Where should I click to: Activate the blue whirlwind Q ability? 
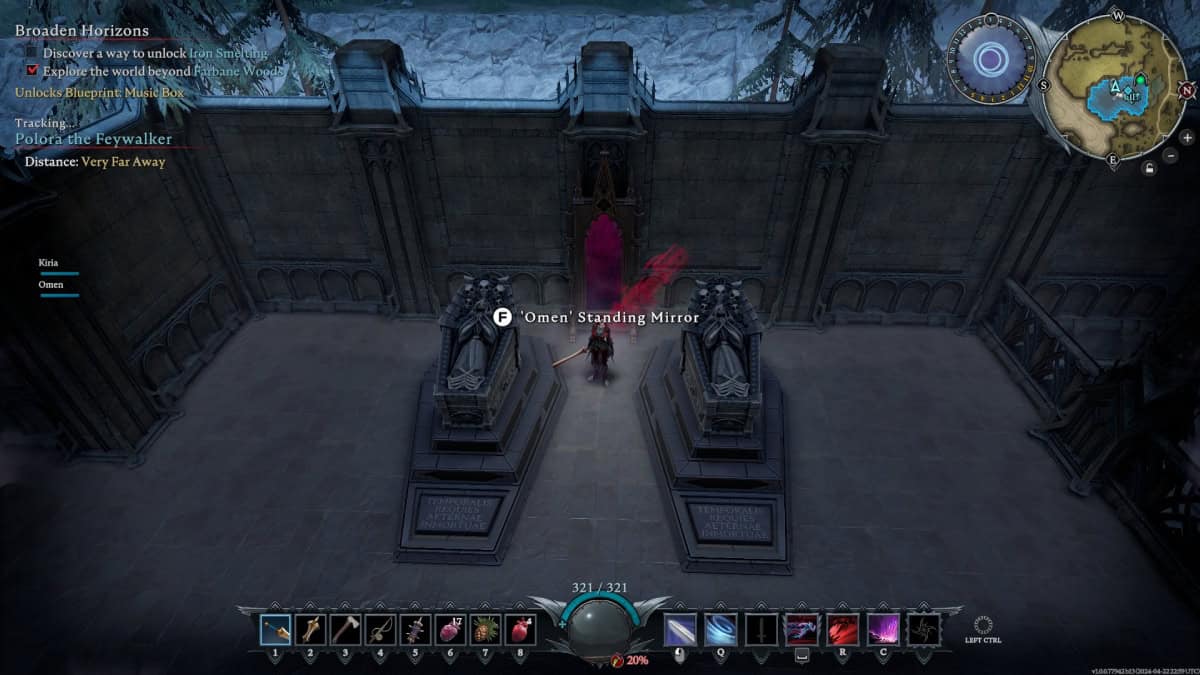(720, 630)
